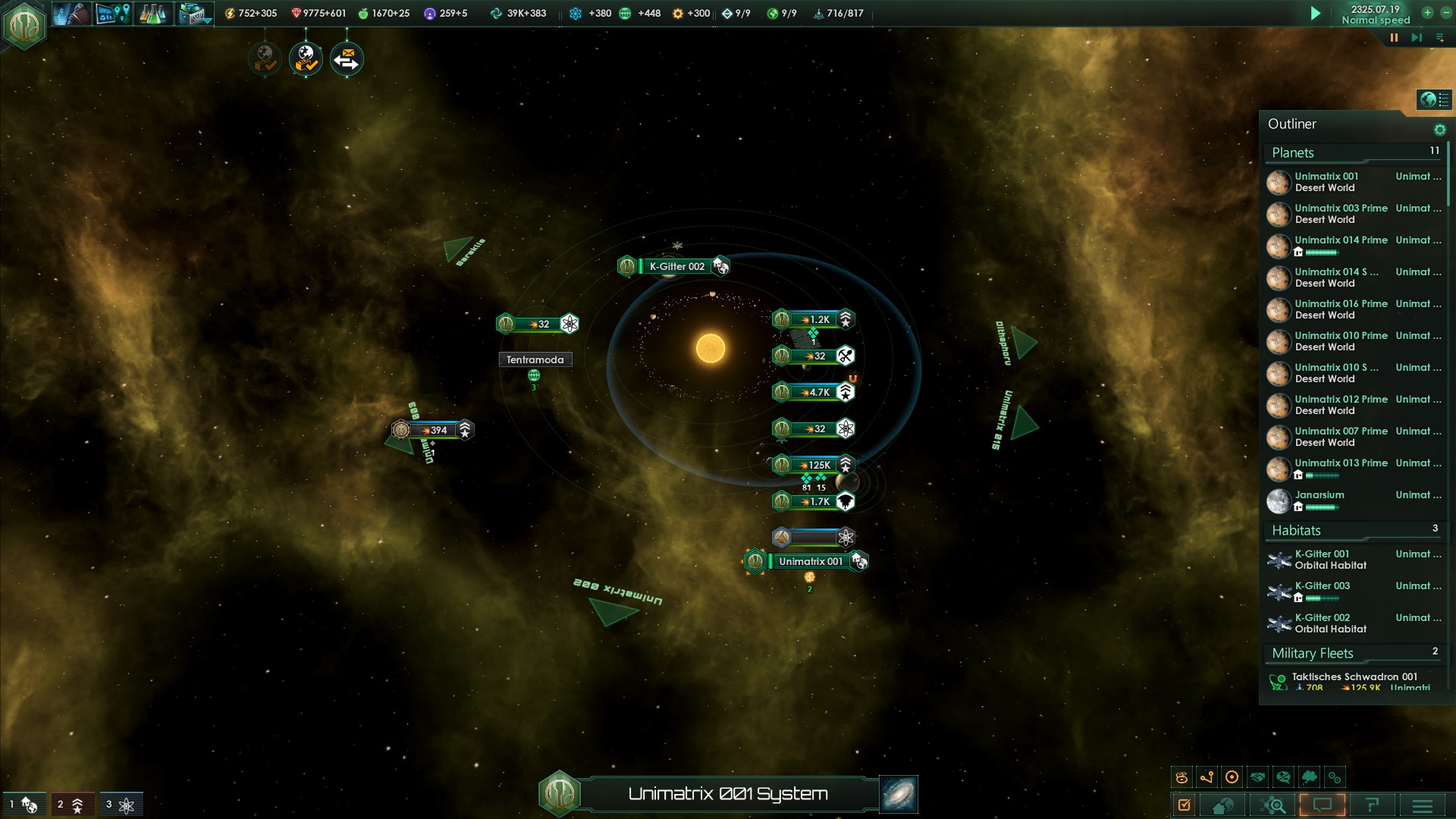Open the empire emblem government panel
Screen dimensions: 1456x819
point(24,24)
